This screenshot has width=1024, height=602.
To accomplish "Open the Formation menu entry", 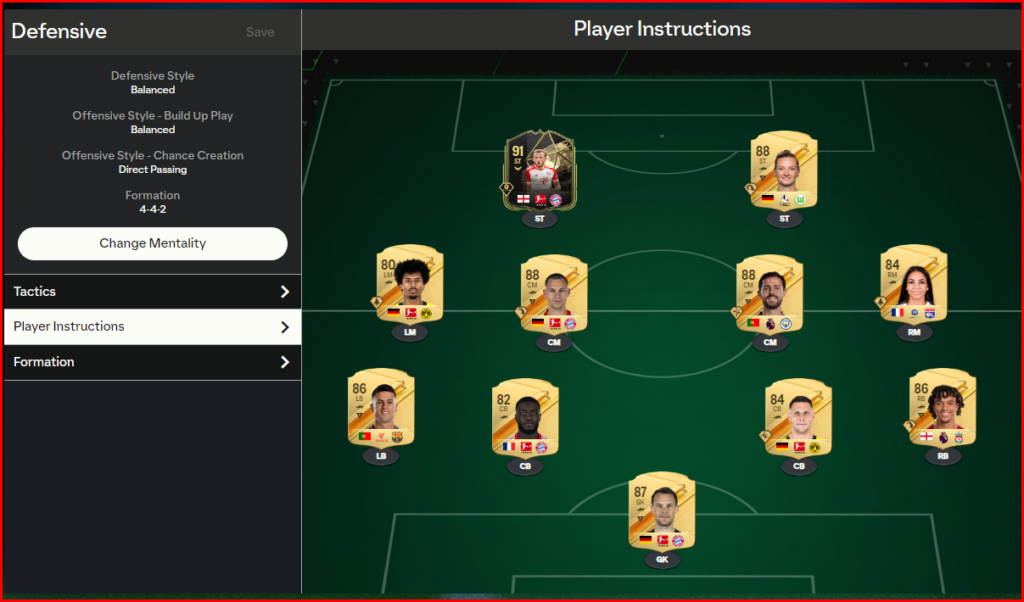I will click(152, 362).
